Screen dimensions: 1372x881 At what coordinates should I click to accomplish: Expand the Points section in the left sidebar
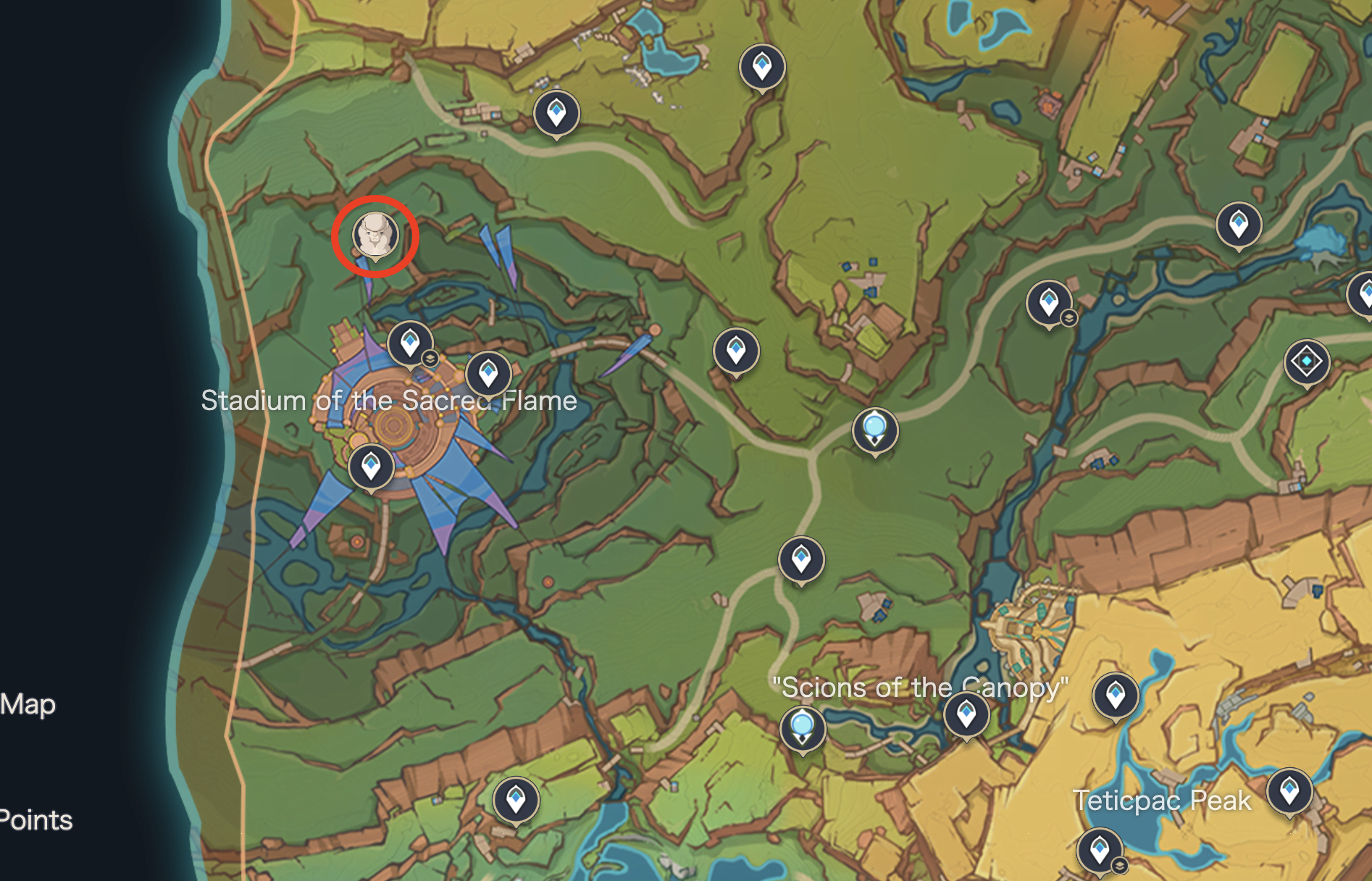pos(36,821)
